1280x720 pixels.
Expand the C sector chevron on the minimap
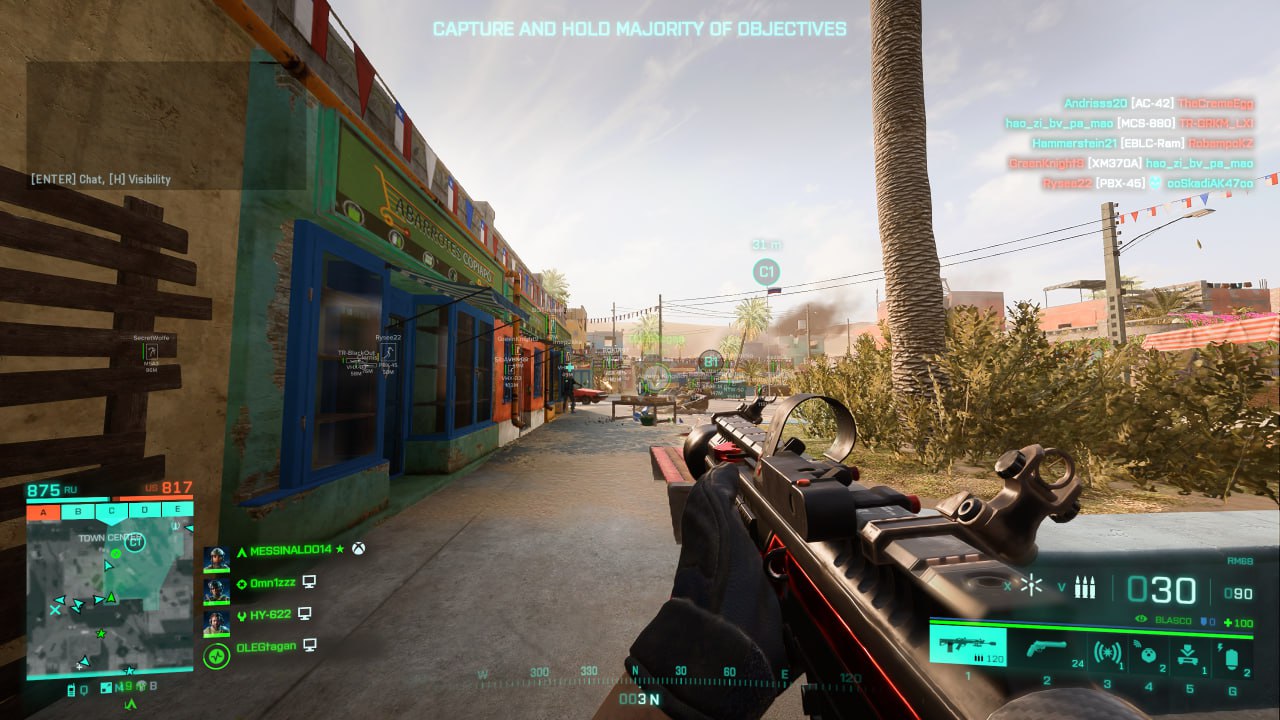[111, 523]
